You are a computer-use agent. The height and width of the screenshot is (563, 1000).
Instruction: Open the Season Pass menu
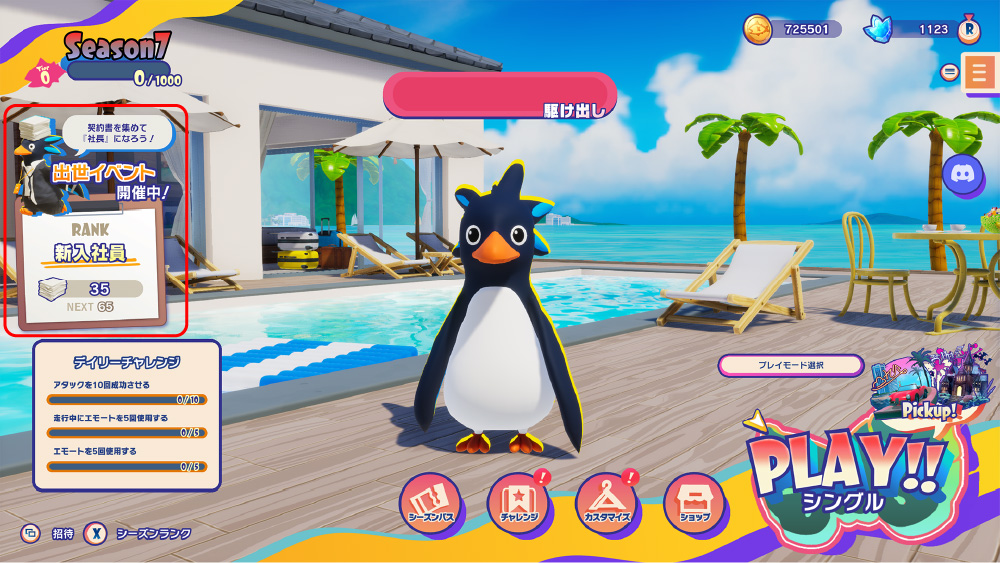tap(431, 504)
